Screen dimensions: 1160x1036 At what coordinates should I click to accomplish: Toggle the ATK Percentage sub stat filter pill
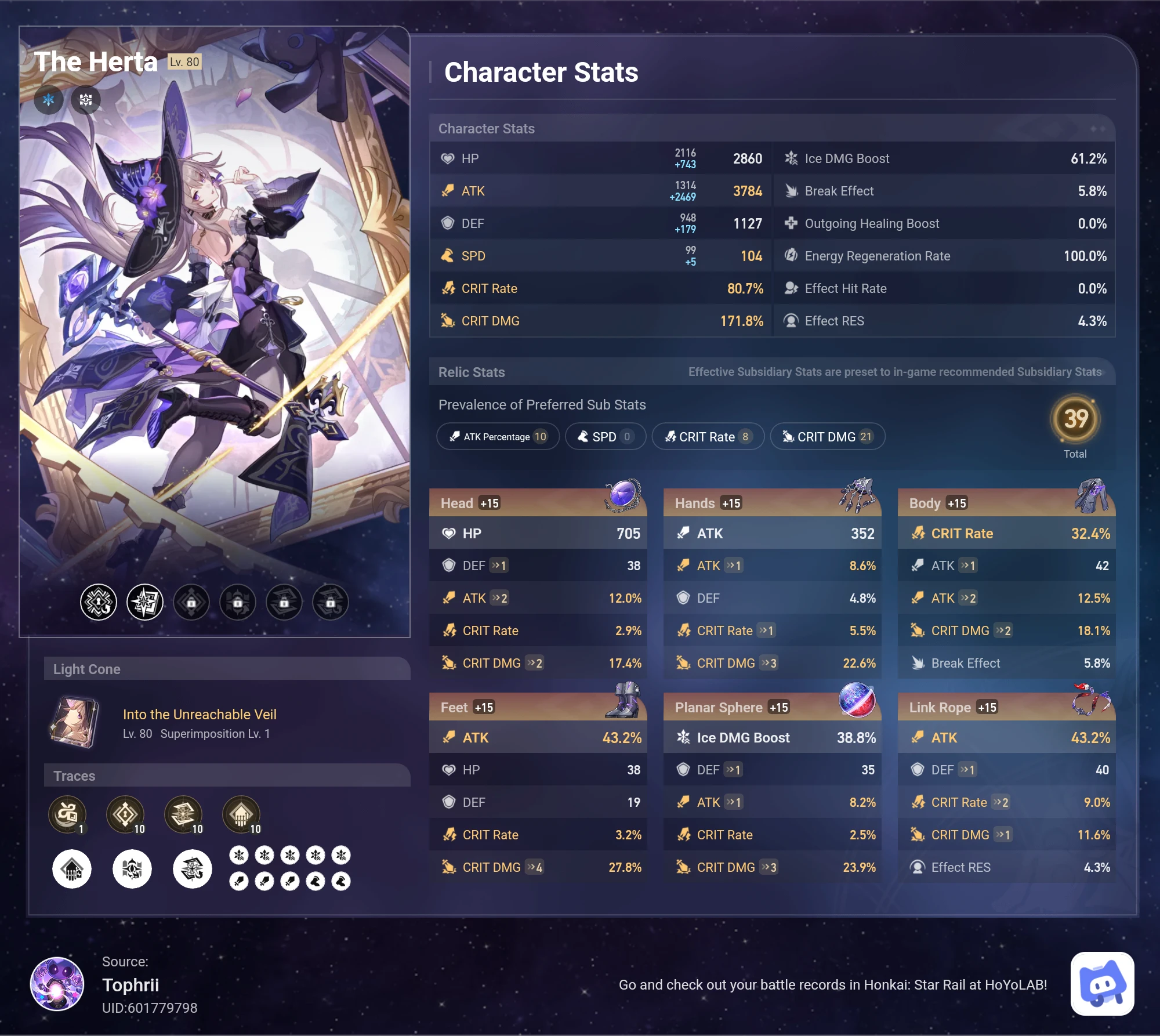498,436
